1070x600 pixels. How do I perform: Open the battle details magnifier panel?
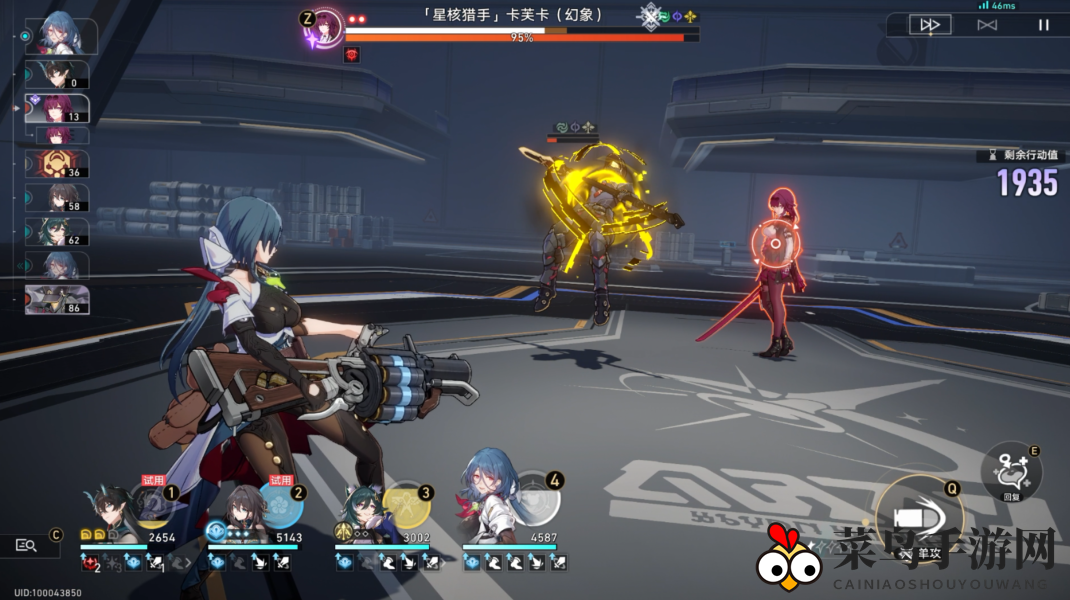(x=27, y=545)
